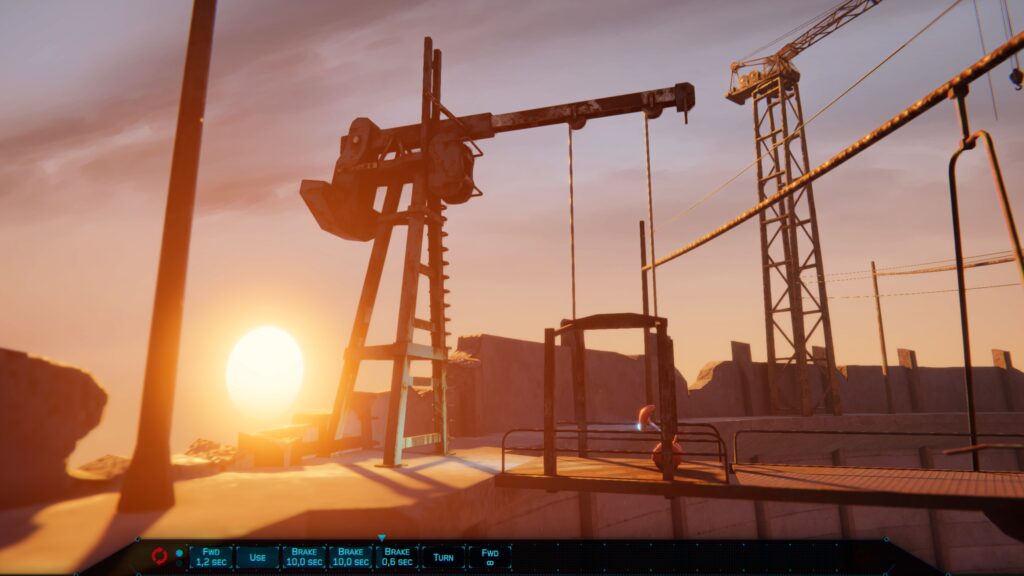Click the red loop arrows icon
The width and height of the screenshot is (1024, 576).
point(159,557)
